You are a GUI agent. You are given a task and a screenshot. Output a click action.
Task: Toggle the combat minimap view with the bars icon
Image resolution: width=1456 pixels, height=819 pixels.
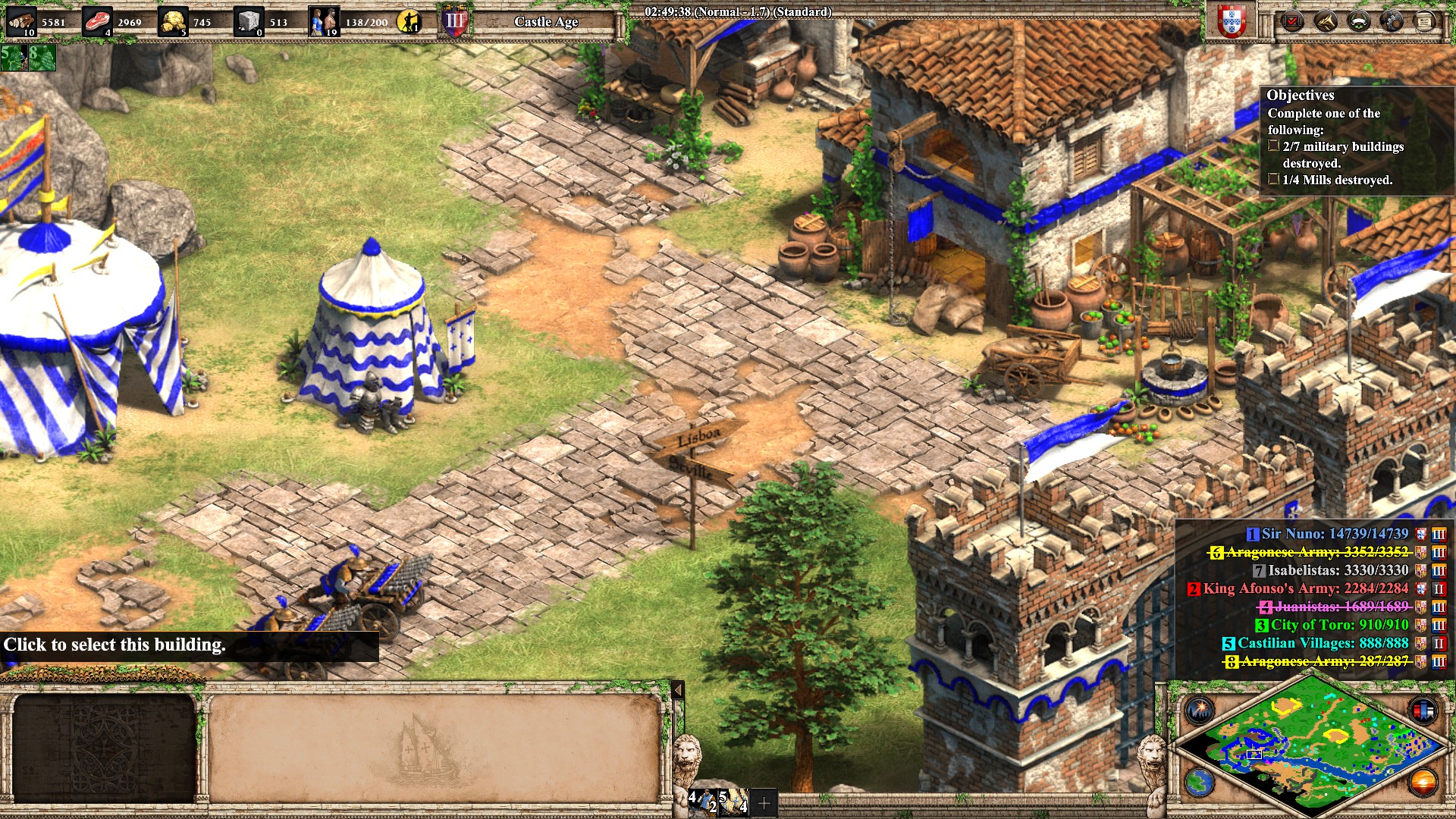[1423, 709]
